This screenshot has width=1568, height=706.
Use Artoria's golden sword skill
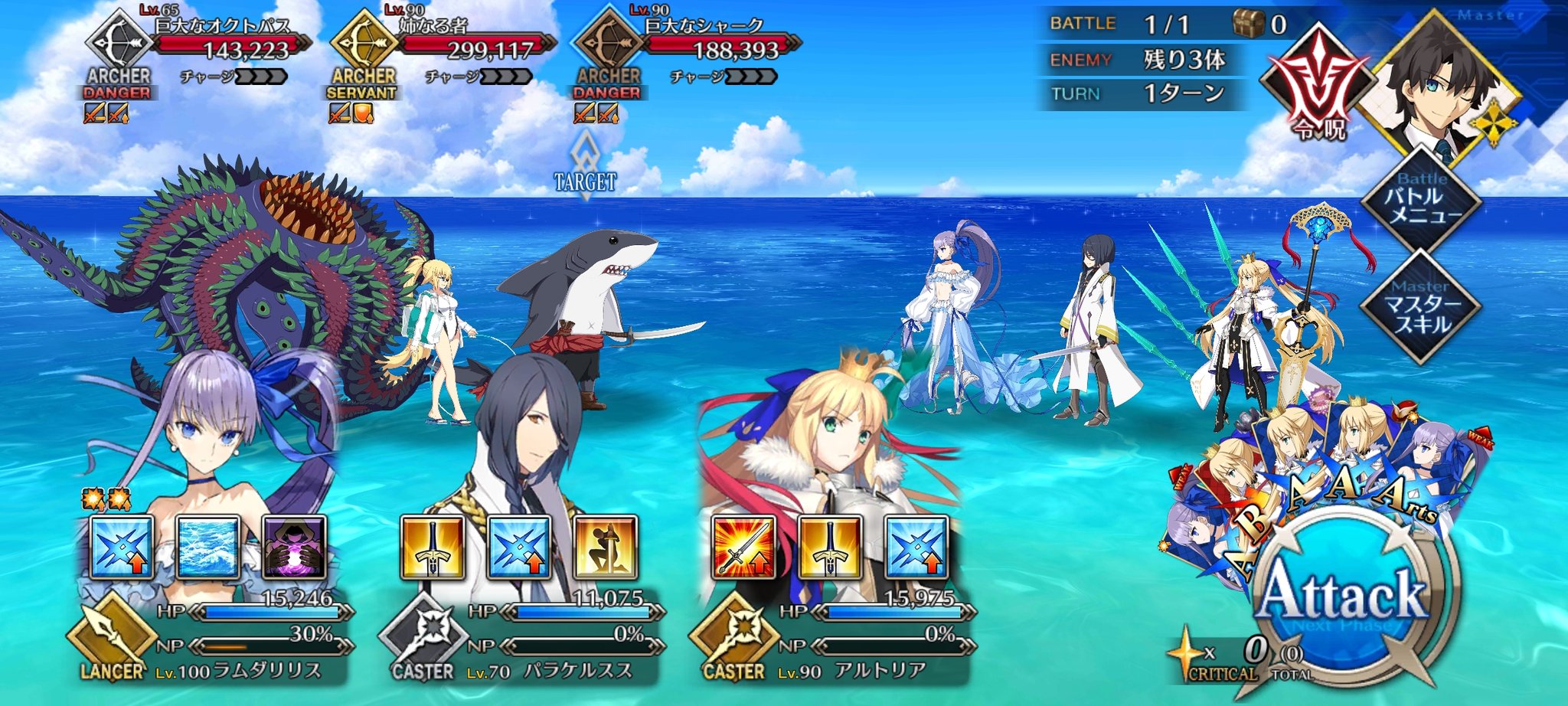click(830, 547)
